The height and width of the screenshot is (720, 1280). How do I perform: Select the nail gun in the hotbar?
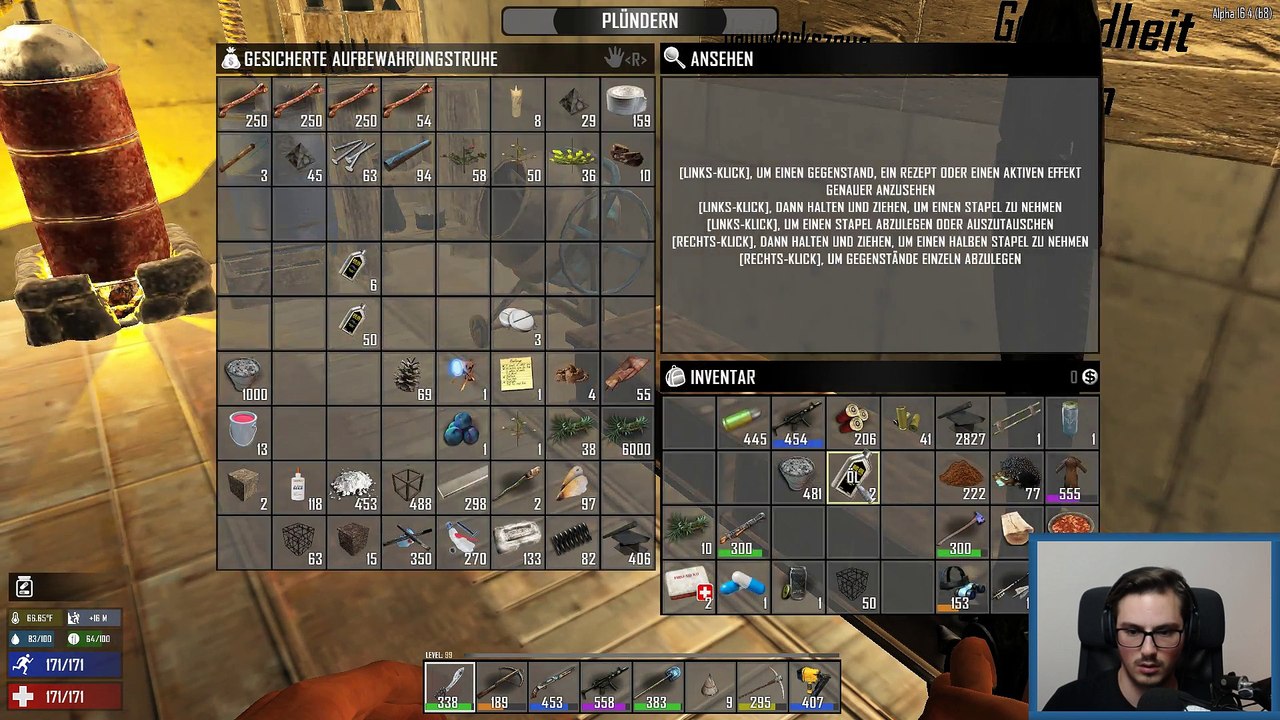(x=814, y=684)
